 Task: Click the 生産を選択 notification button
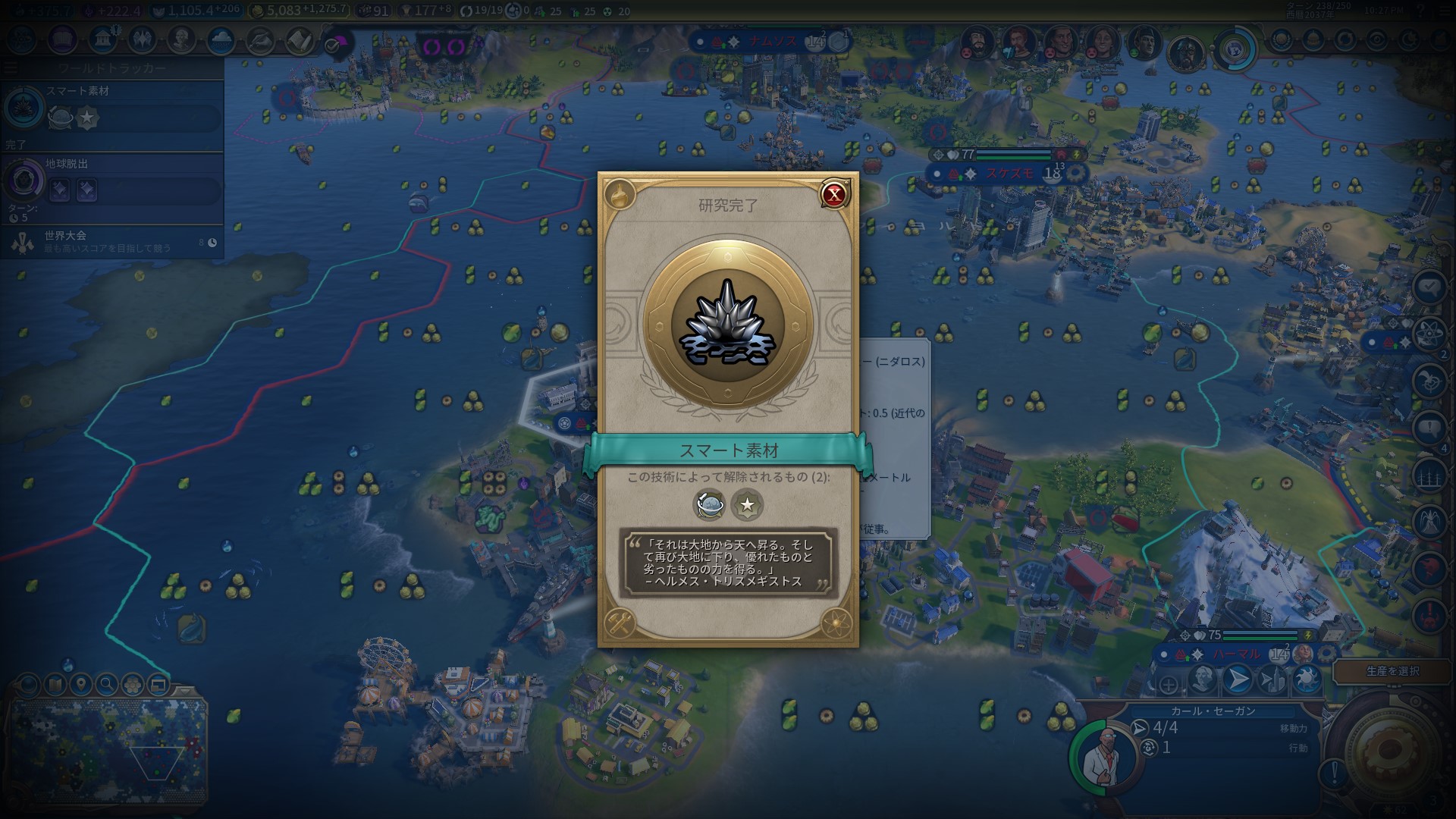tap(1392, 671)
